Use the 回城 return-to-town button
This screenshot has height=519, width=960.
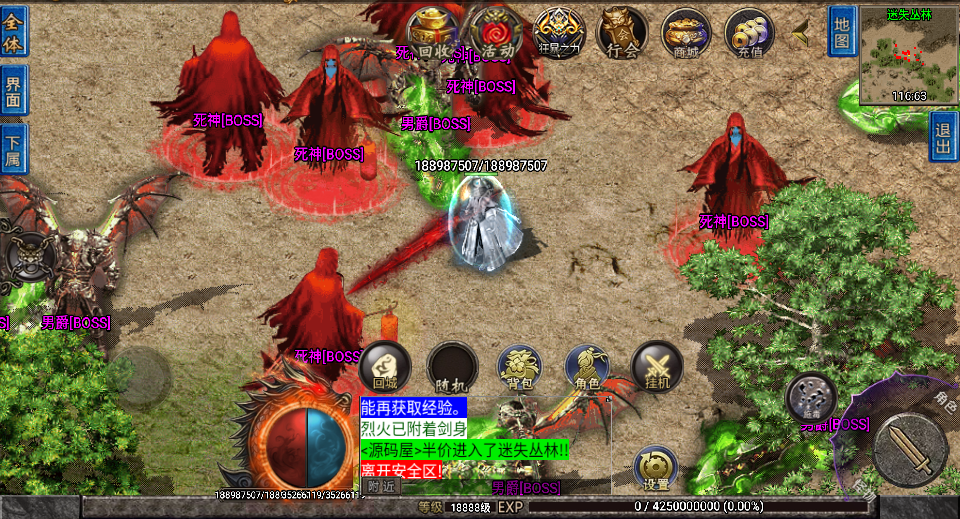click(x=385, y=367)
